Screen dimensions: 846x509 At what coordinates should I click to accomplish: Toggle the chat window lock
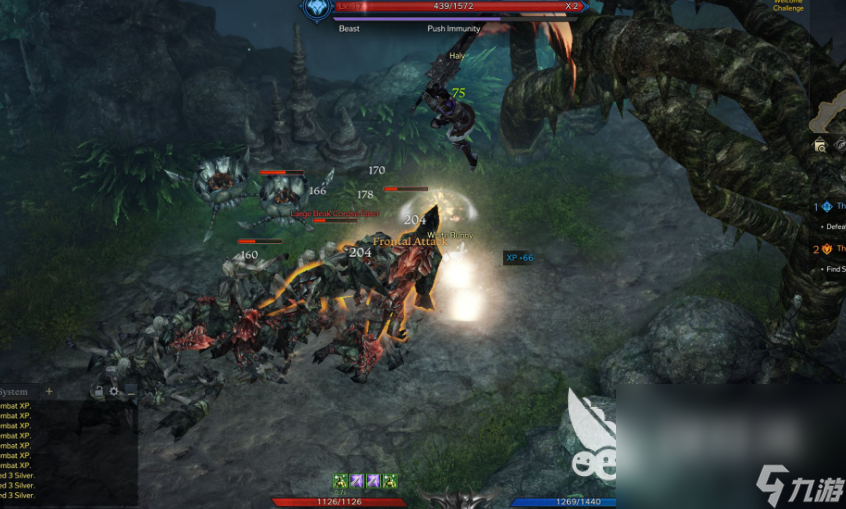[x=98, y=391]
